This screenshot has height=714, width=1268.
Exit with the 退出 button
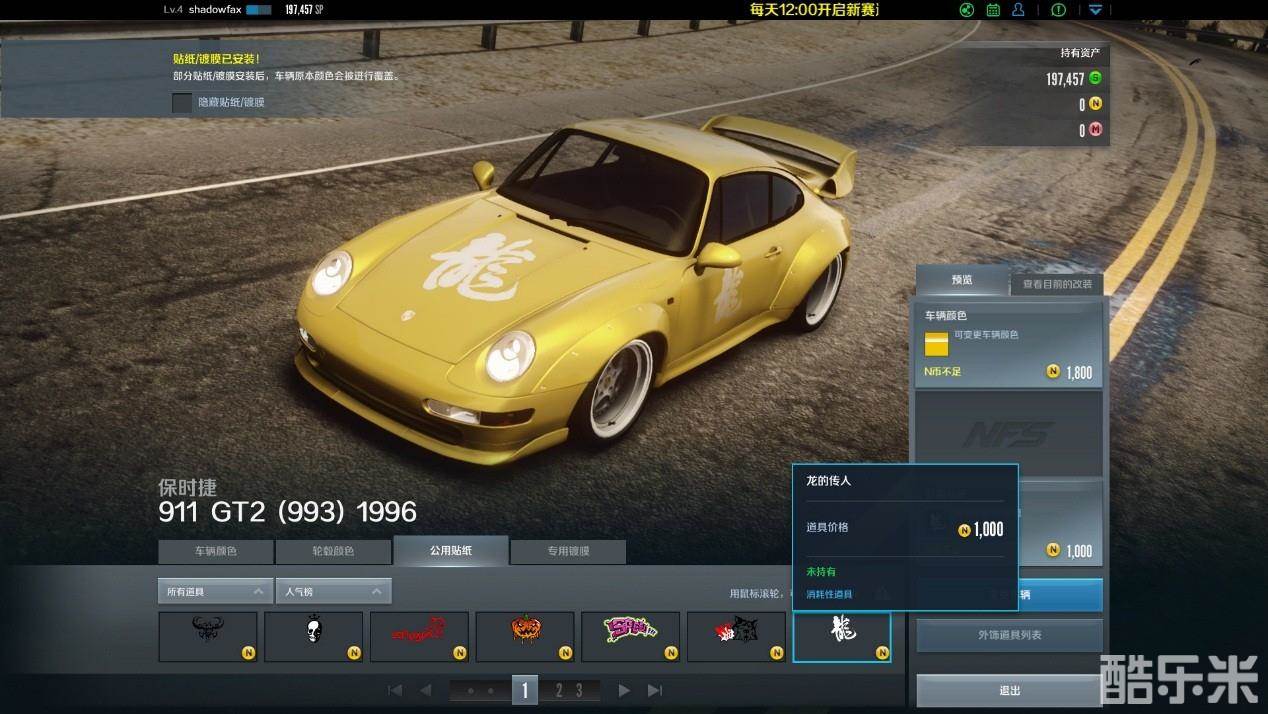pos(1010,690)
